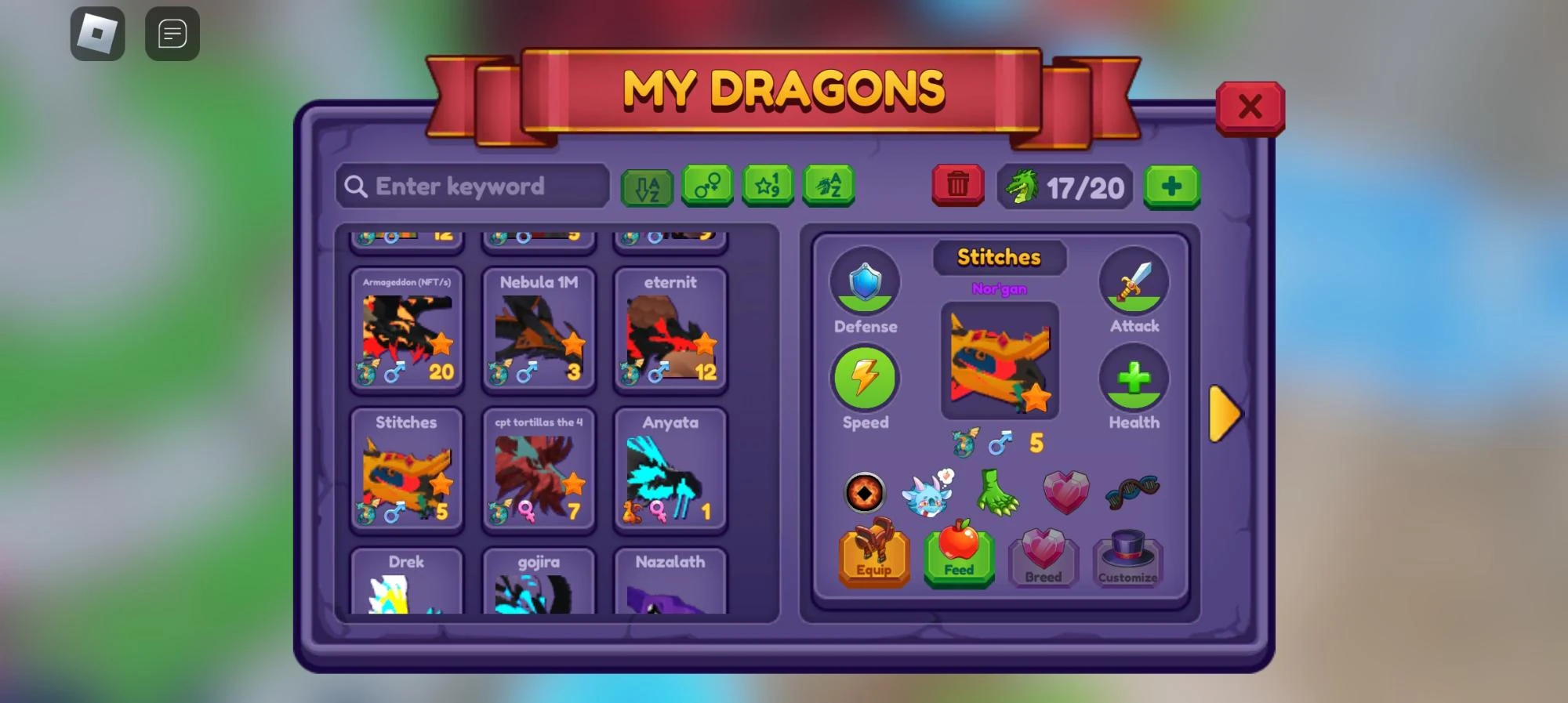Viewport: 1568px width, 703px height.
Task: Click the Feed button
Action: 958,560
